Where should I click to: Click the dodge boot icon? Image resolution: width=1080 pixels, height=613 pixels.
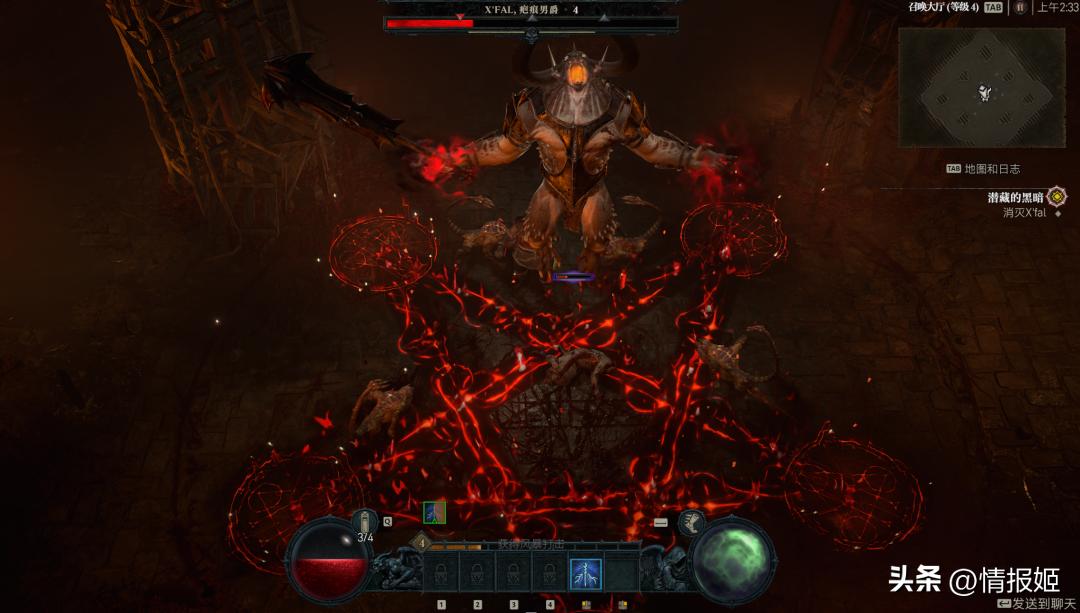tap(690, 521)
